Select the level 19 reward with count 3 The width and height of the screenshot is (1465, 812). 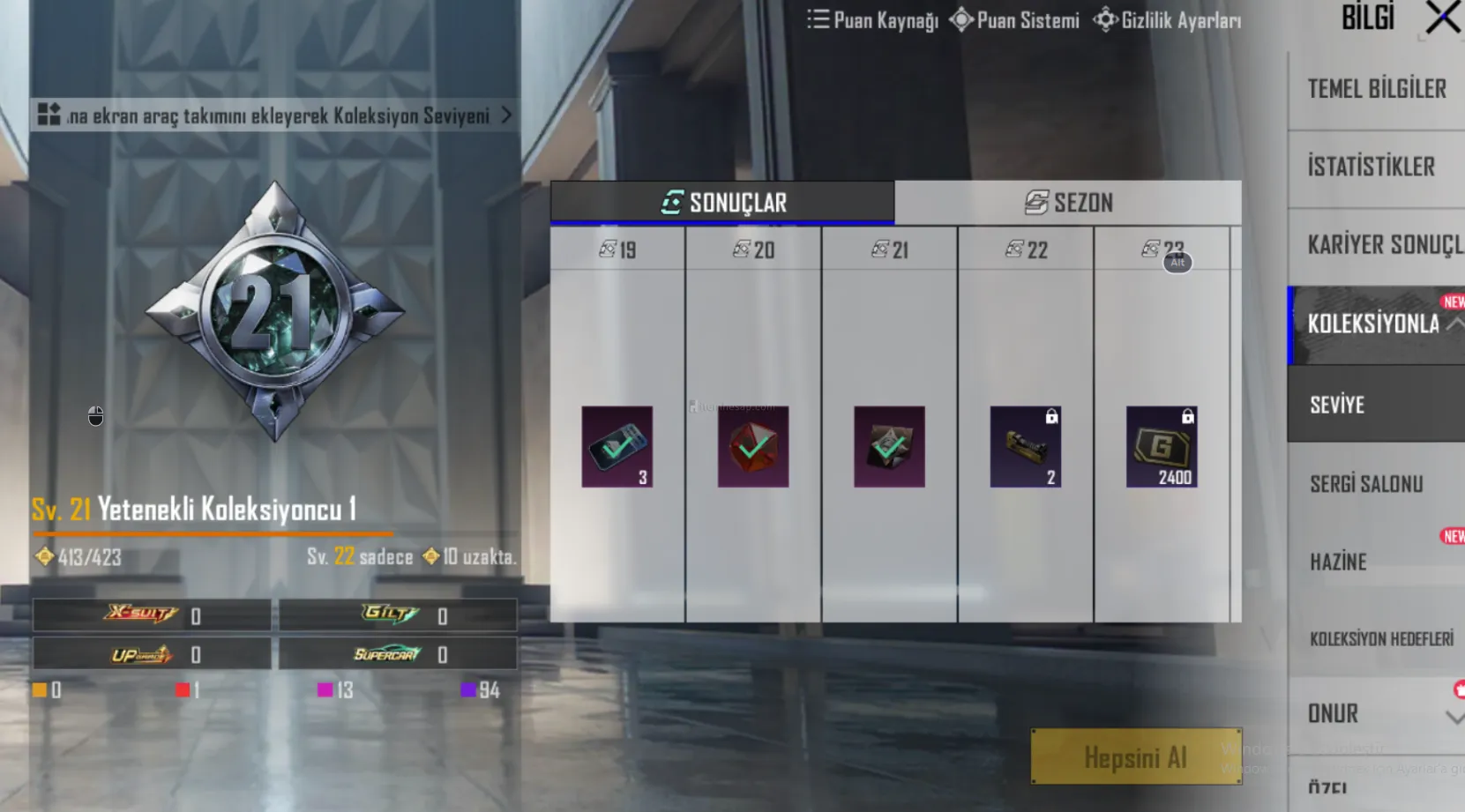tap(617, 446)
